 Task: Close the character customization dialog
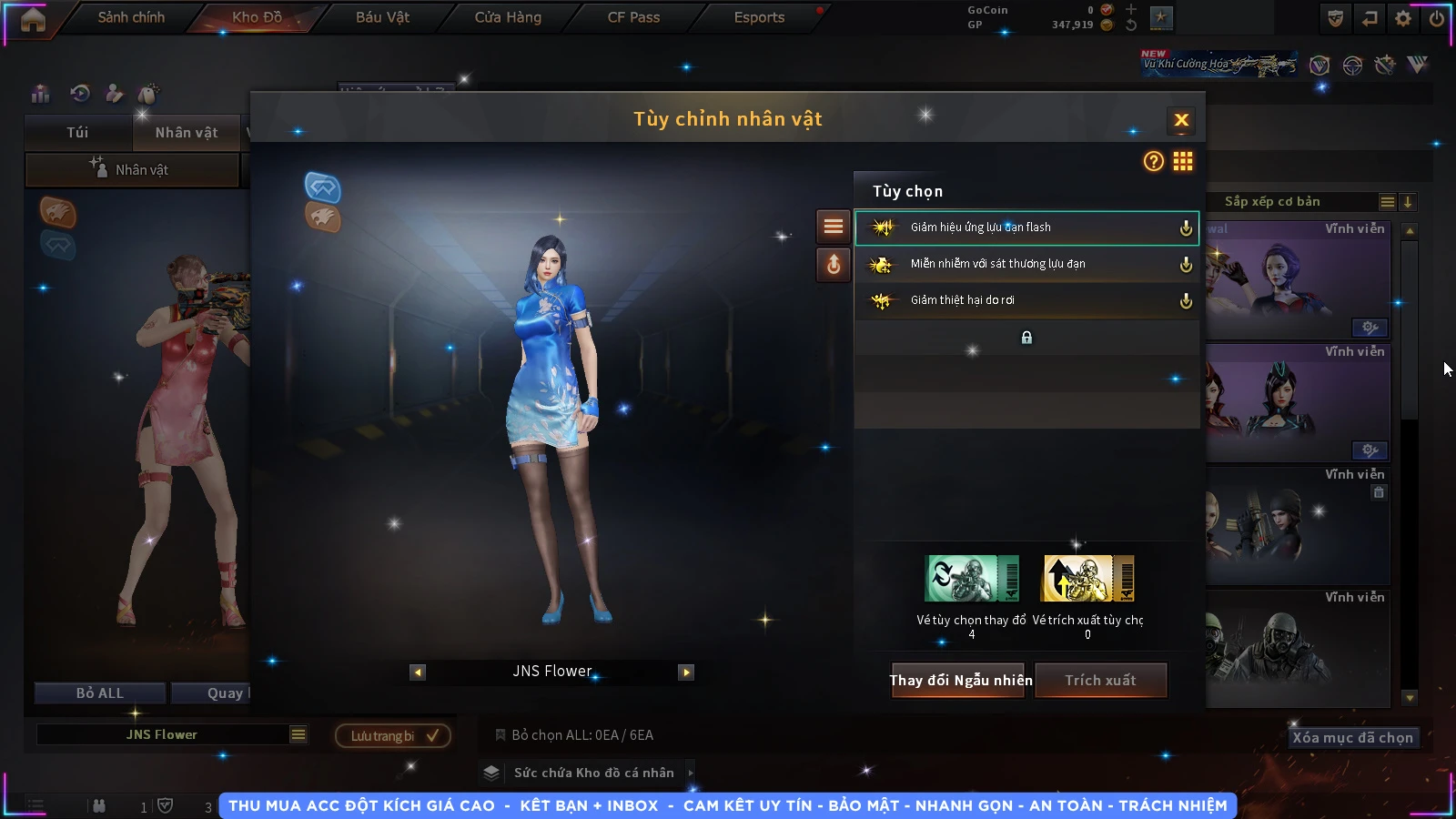1181,120
